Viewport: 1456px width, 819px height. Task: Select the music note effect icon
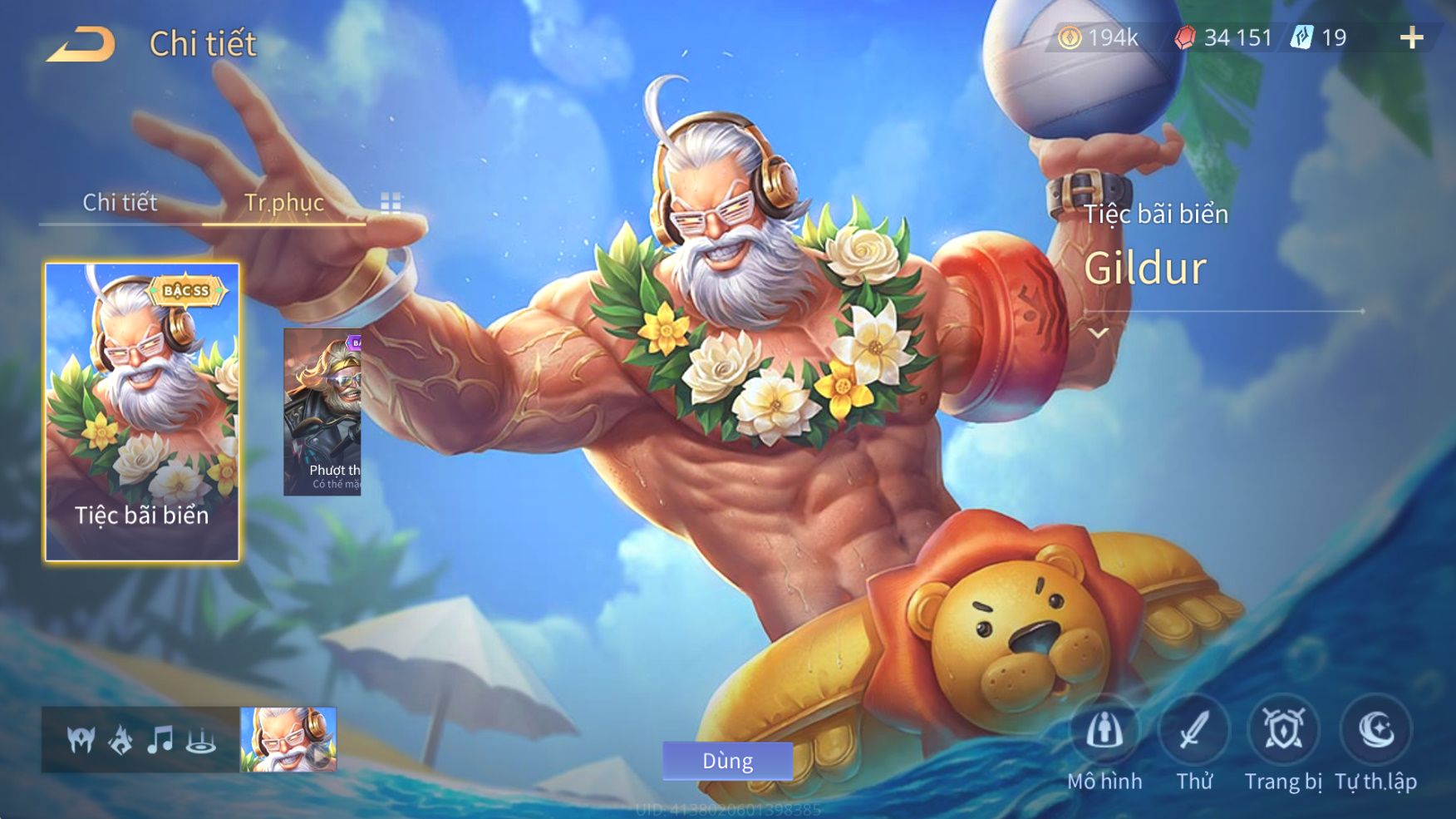(x=160, y=739)
